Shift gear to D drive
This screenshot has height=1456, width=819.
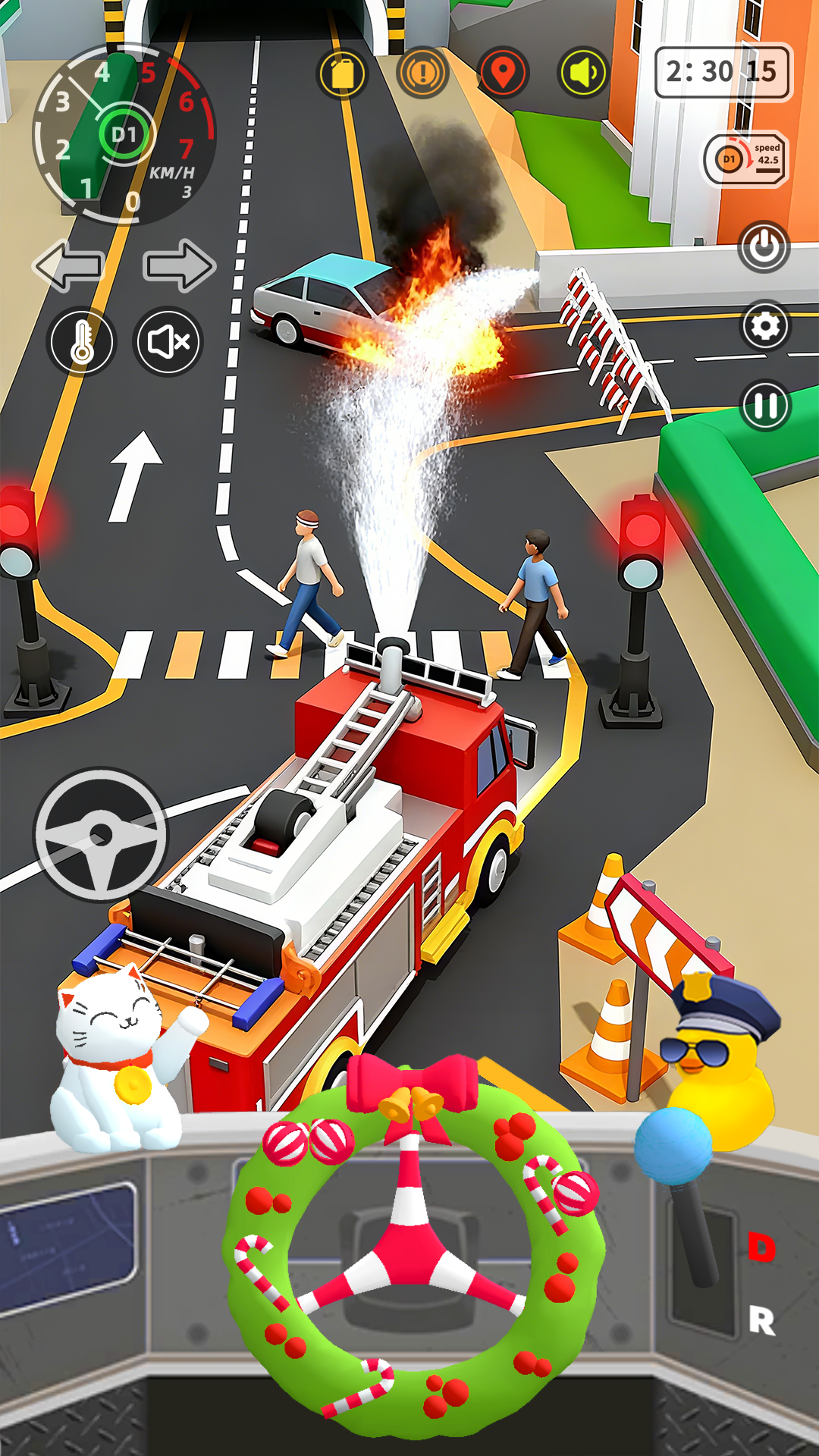[761, 1247]
